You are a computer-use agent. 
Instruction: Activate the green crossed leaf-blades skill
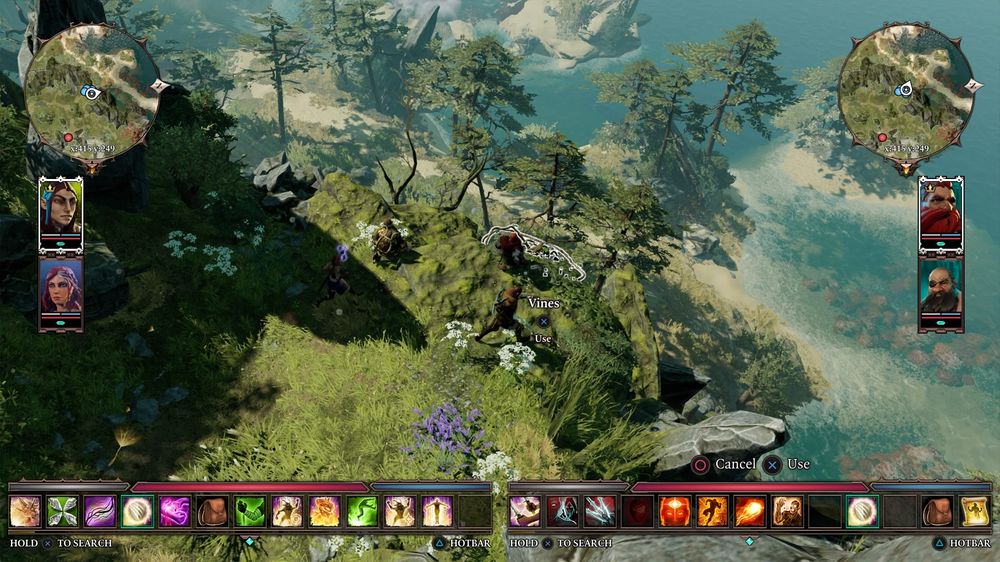(62, 511)
